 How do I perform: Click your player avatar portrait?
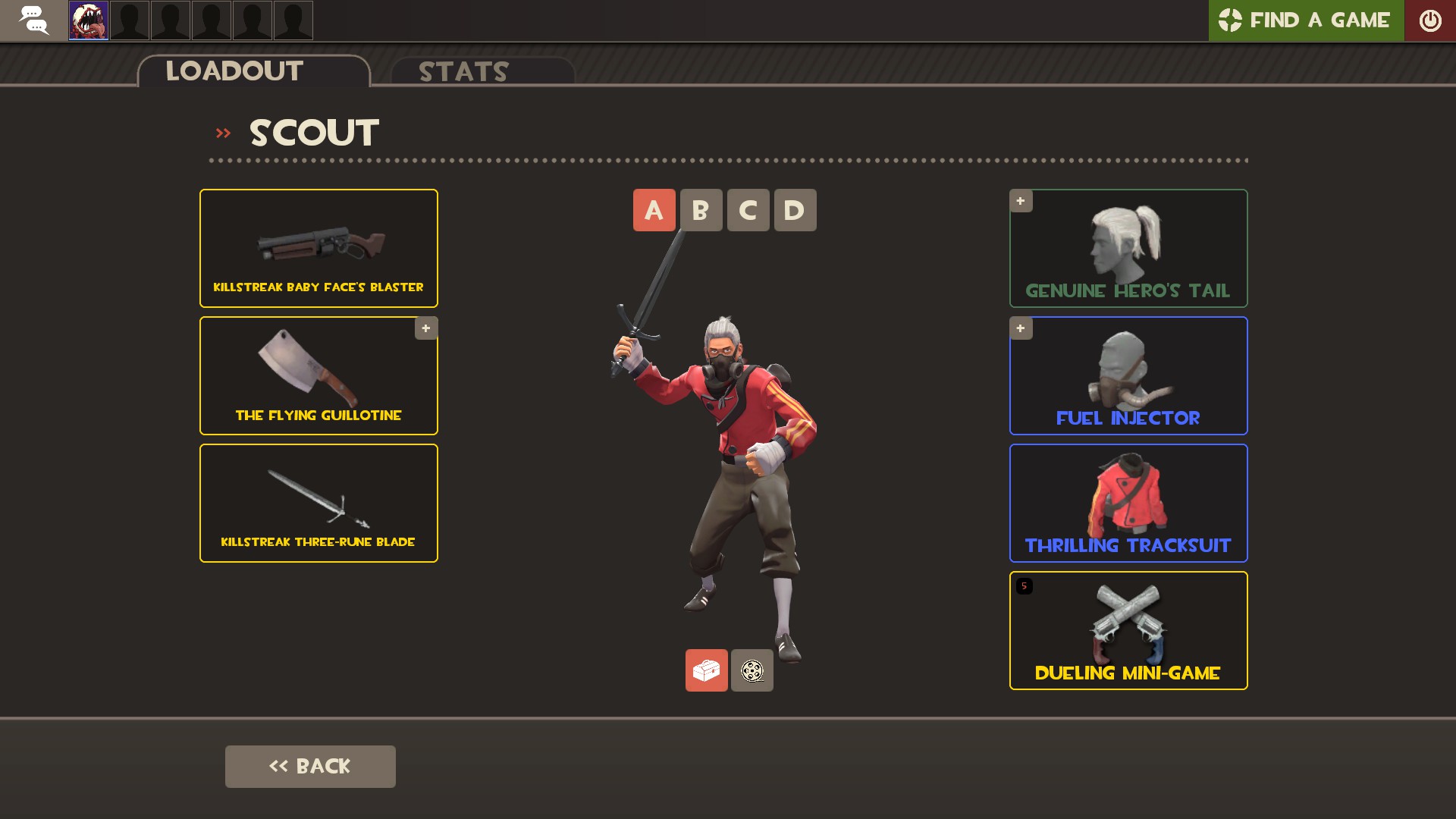[x=88, y=20]
